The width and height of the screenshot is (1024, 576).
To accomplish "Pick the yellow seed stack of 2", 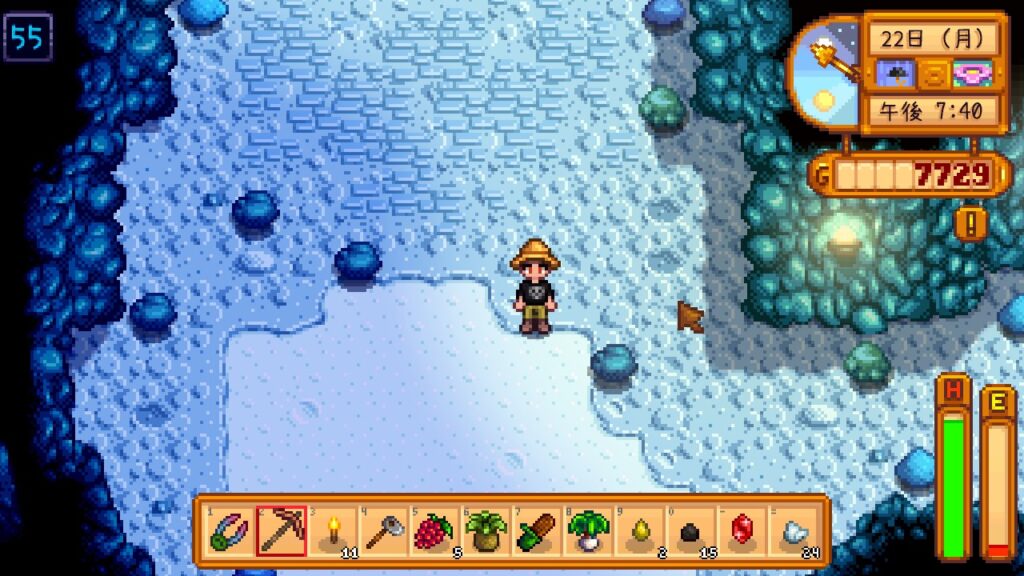I will [x=639, y=531].
